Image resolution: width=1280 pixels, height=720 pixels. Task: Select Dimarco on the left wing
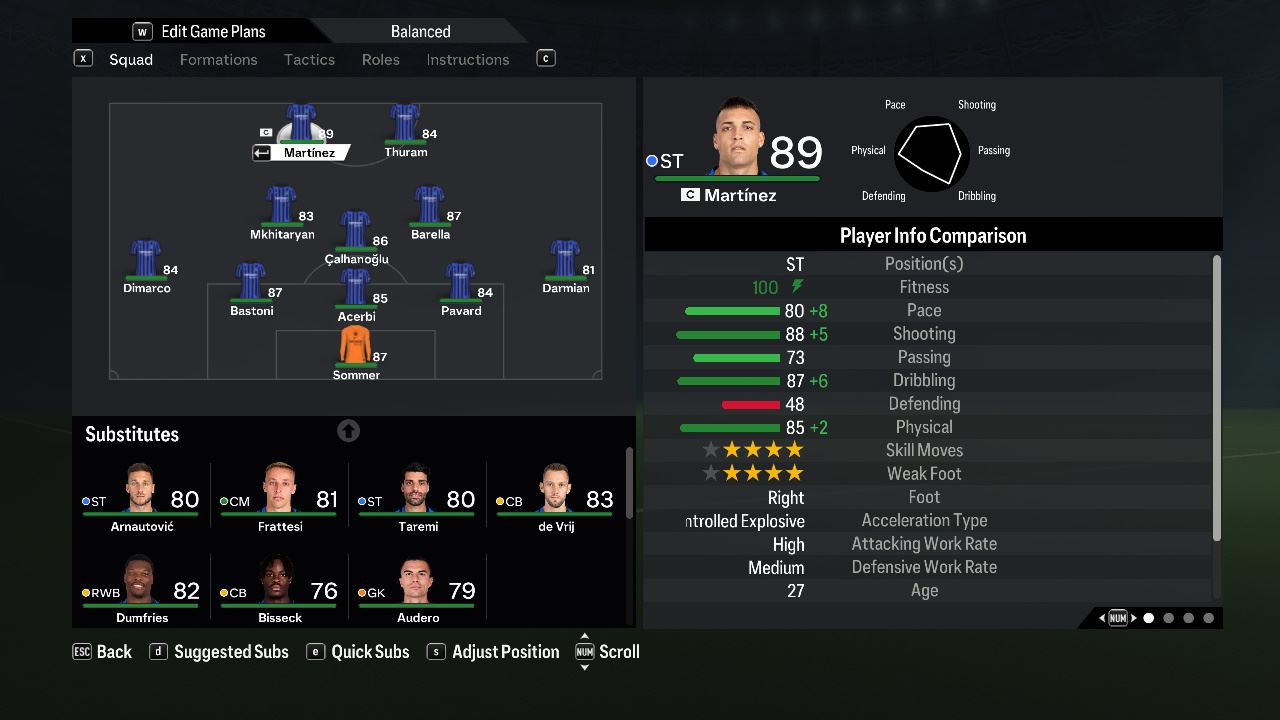(x=146, y=266)
